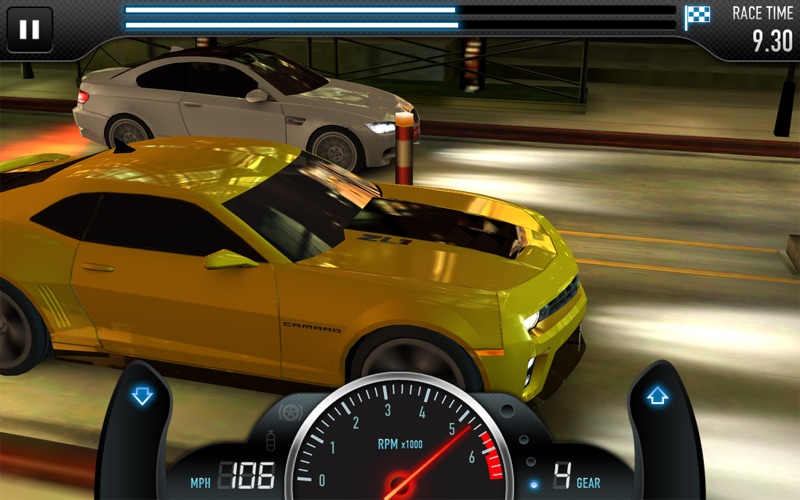Image resolution: width=800 pixels, height=500 pixels.
Task: Shift down with the left paddle arrow
Action: click(x=142, y=396)
